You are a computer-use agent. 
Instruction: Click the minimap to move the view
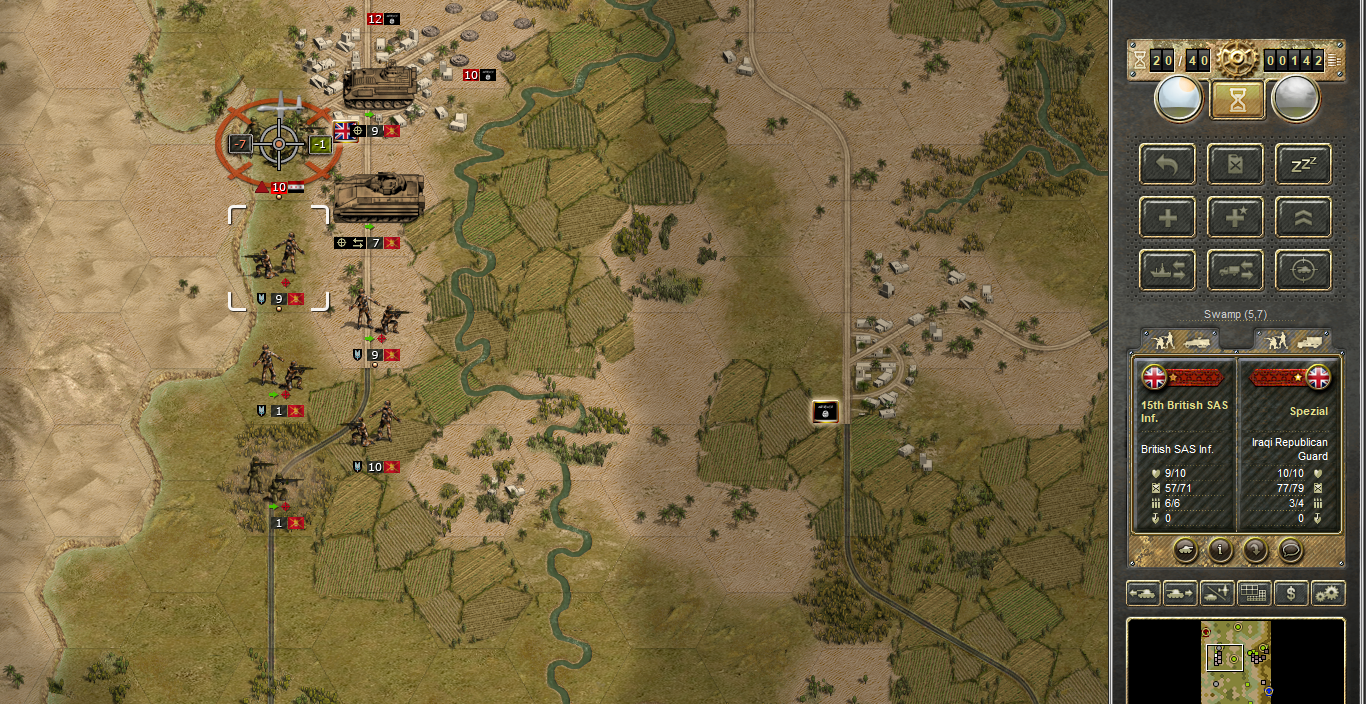click(1236, 662)
